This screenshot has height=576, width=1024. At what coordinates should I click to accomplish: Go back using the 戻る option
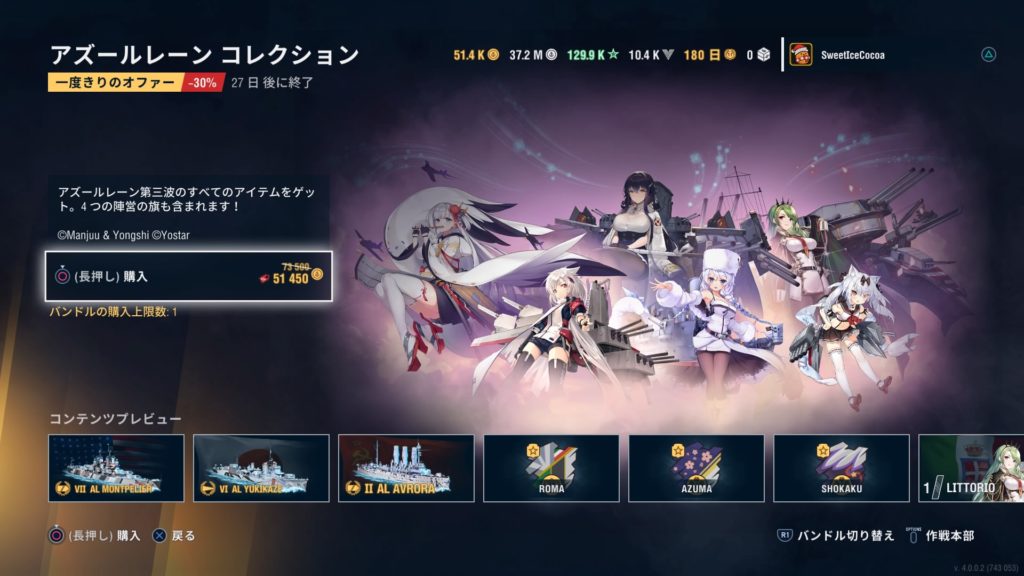point(174,536)
